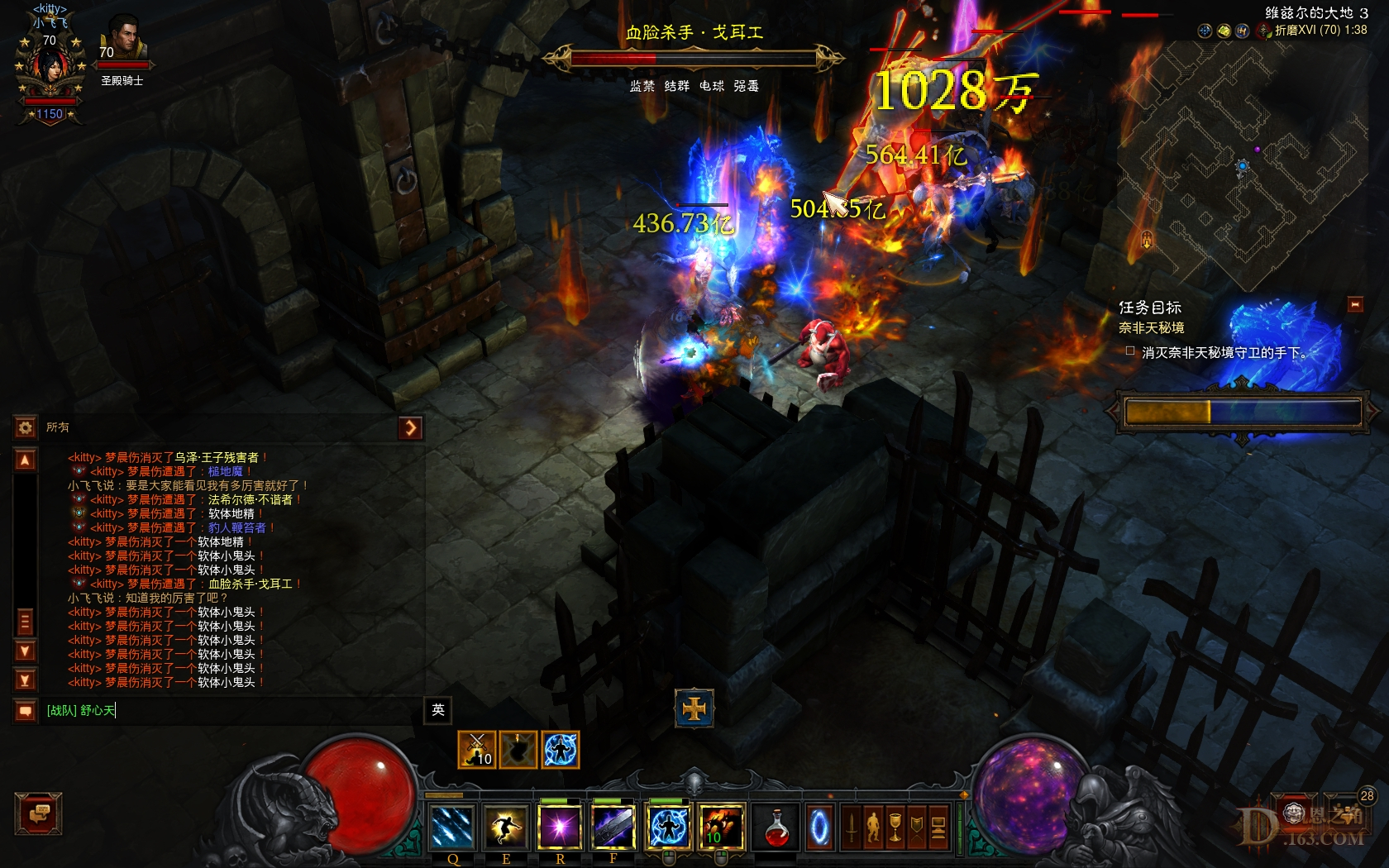The width and height of the screenshot is (1389, 868).
Task: Toggle the 英 input language button
Action: coord(439,712)
